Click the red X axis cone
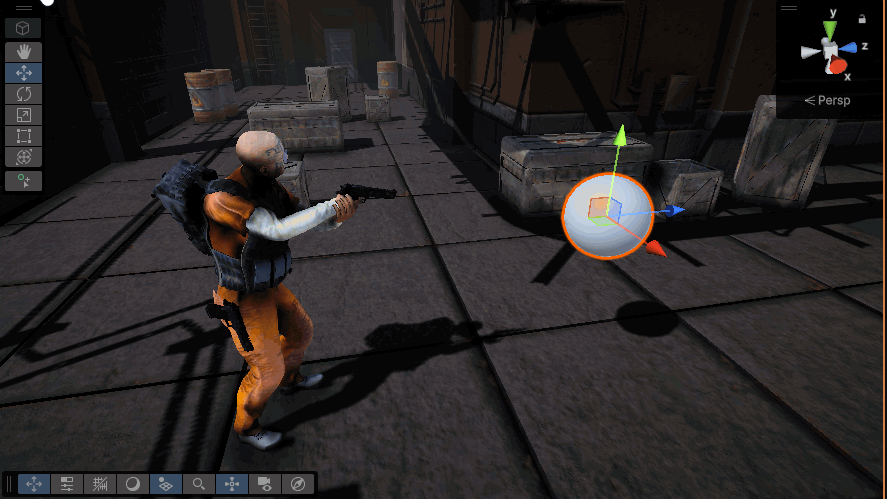887x499 pixels. click(837, 67)
